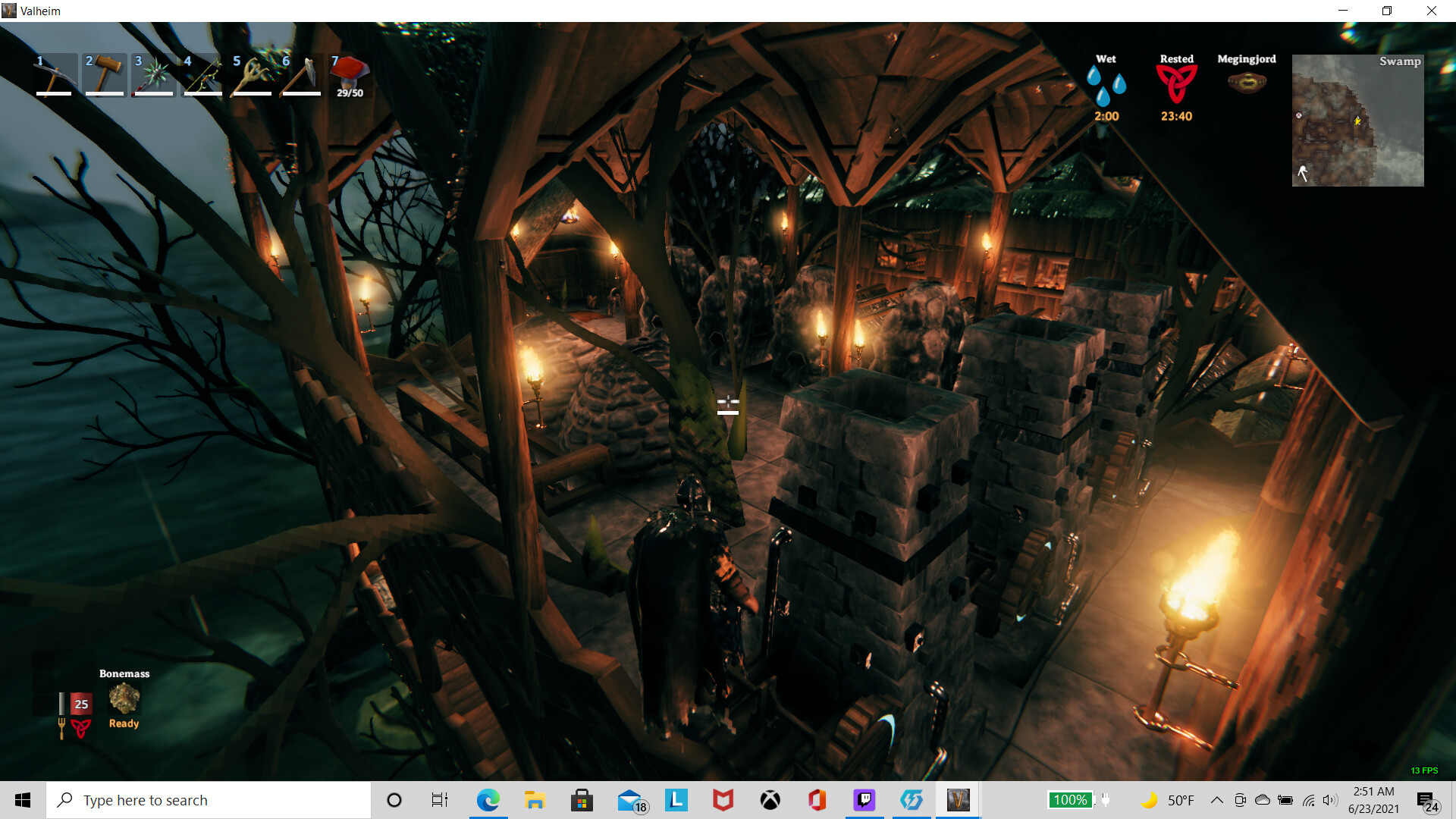Click the 100% battery level indicator

1069,799
